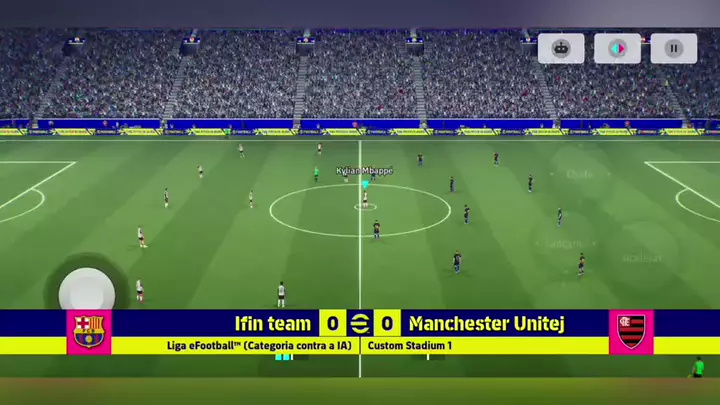
Task: Tap the white virtual joystick
Action: coord(87,291)
